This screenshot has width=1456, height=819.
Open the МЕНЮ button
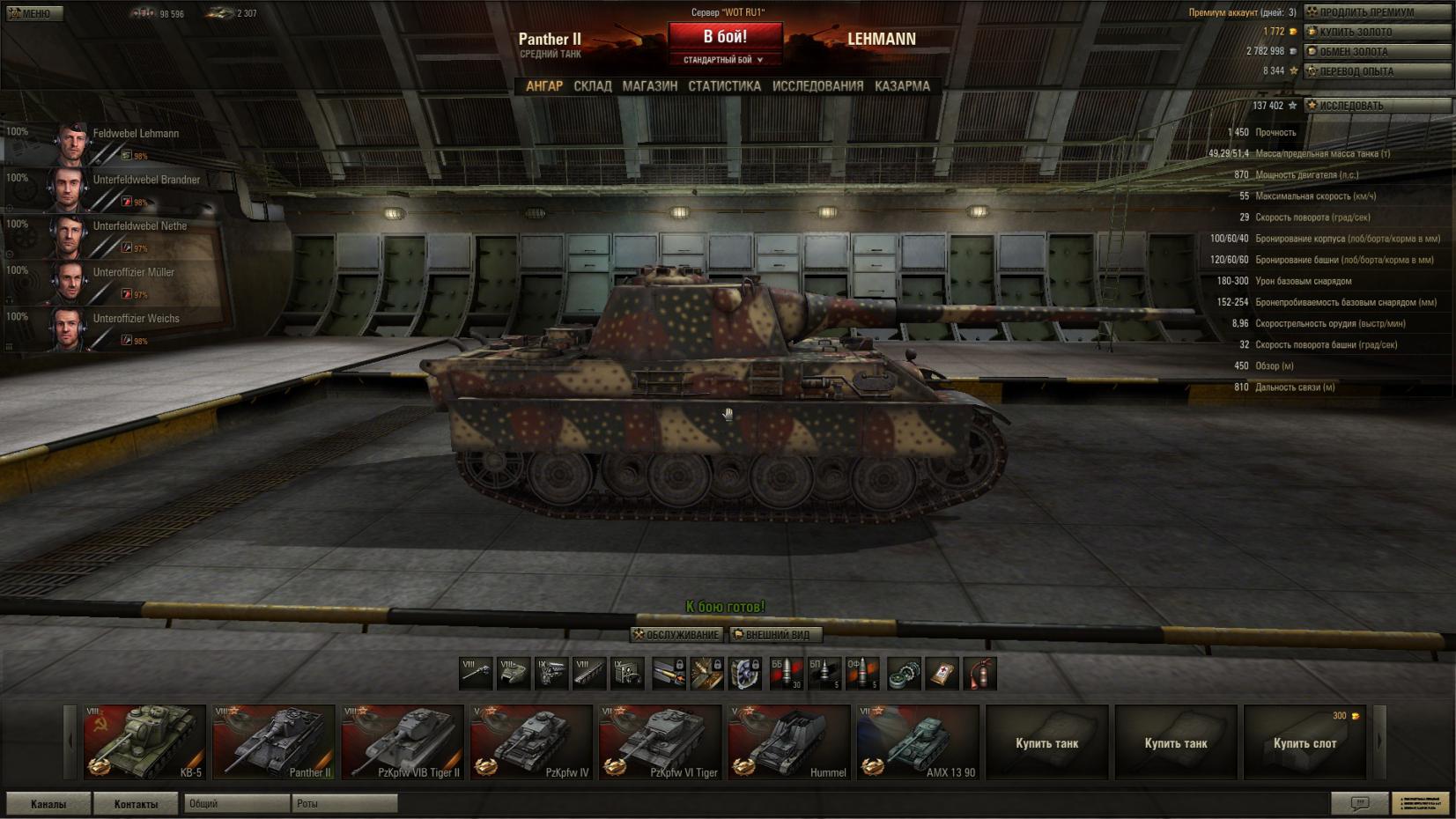pos(33,13)
